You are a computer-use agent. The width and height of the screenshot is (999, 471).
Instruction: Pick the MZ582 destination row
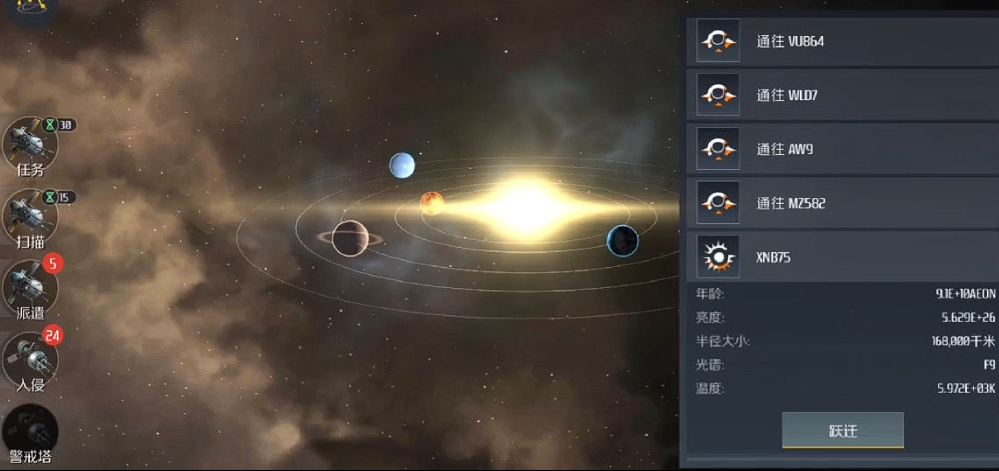coord(840,204)
